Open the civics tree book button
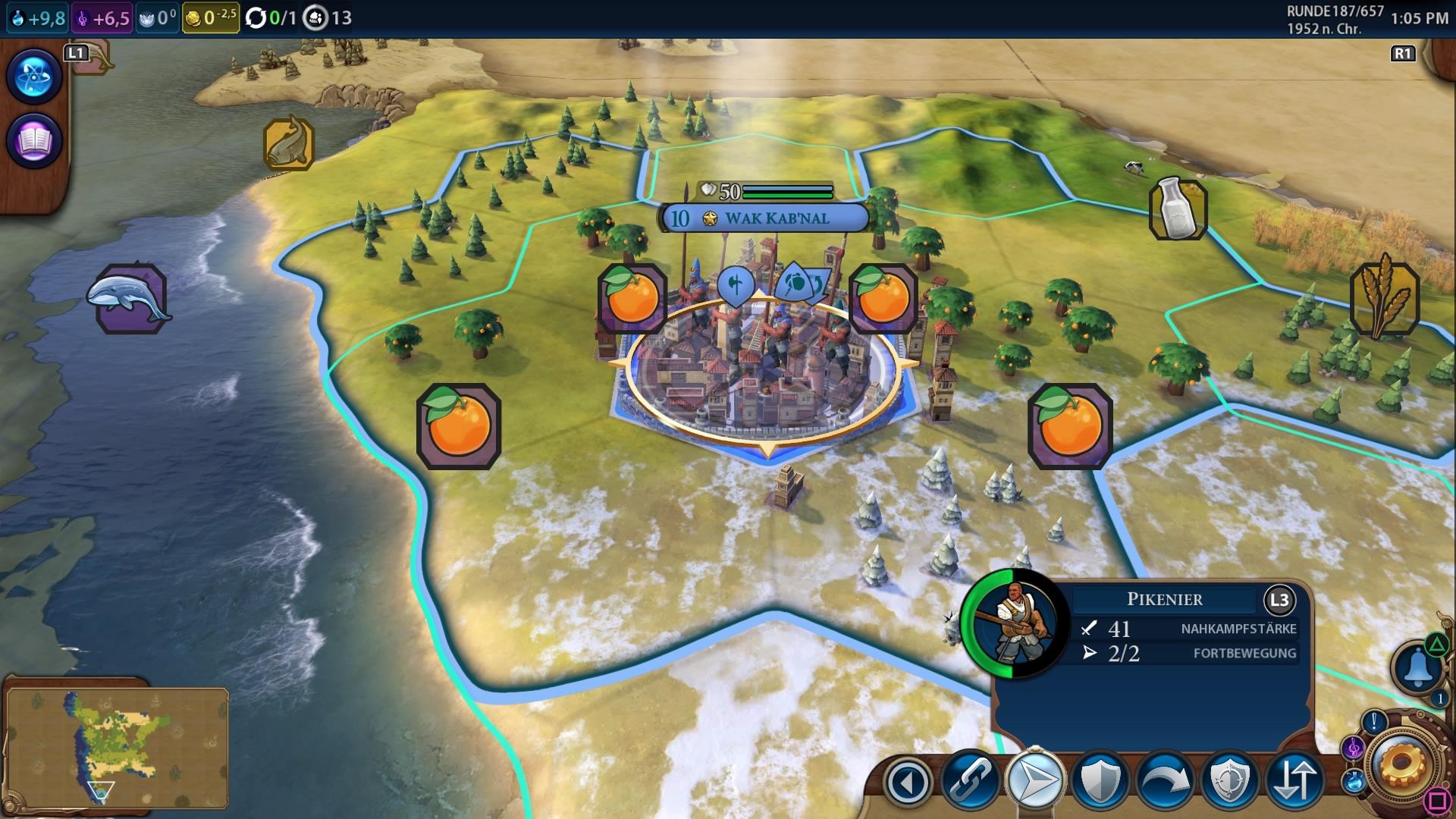 (33, 140)
